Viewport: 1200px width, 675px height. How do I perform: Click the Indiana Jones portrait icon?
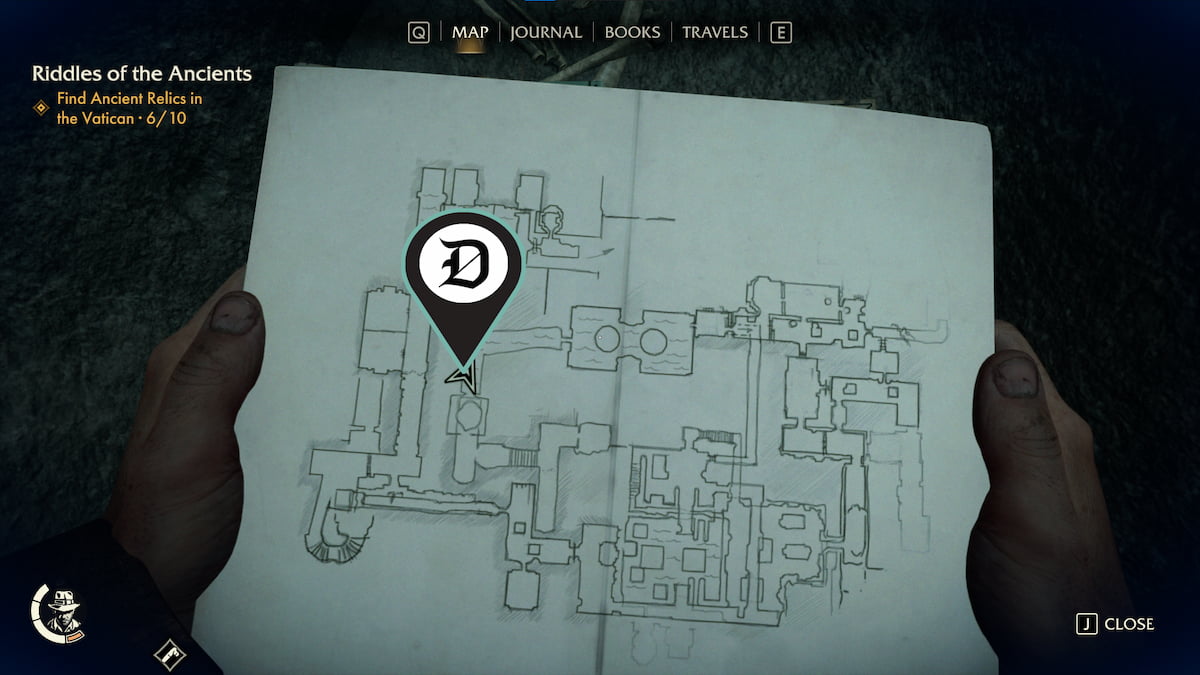point(67,611)
